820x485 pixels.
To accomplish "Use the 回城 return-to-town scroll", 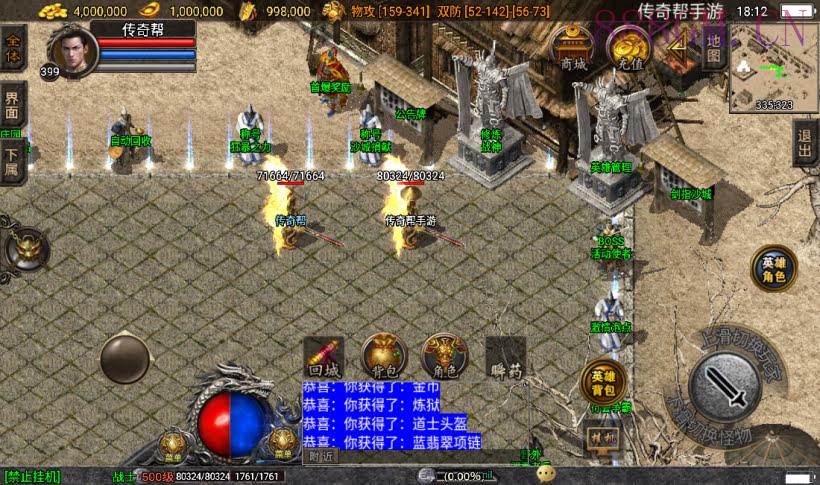I will point(324,355).
